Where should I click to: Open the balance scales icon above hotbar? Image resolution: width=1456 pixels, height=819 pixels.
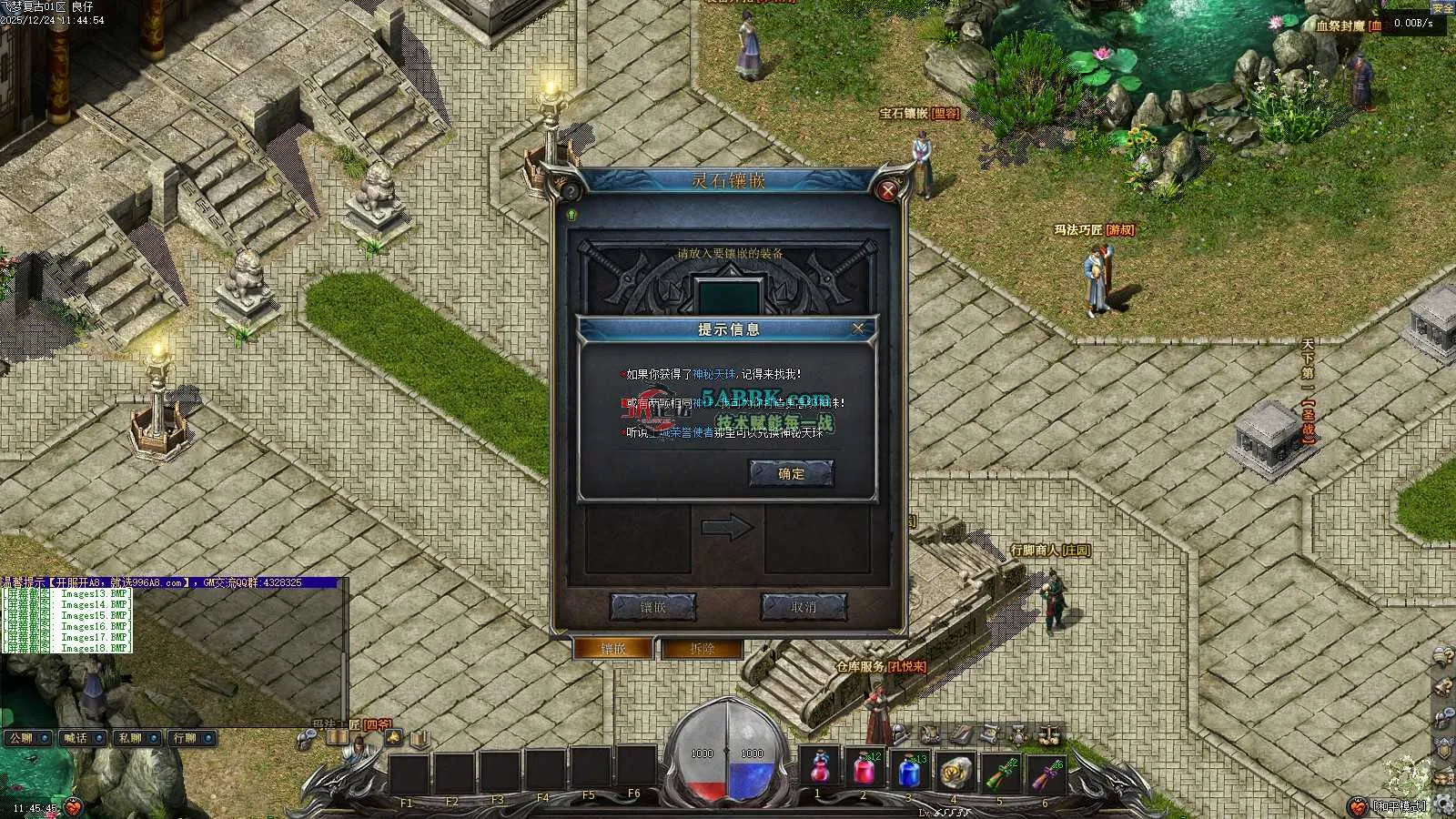[x=1049, y=732]
